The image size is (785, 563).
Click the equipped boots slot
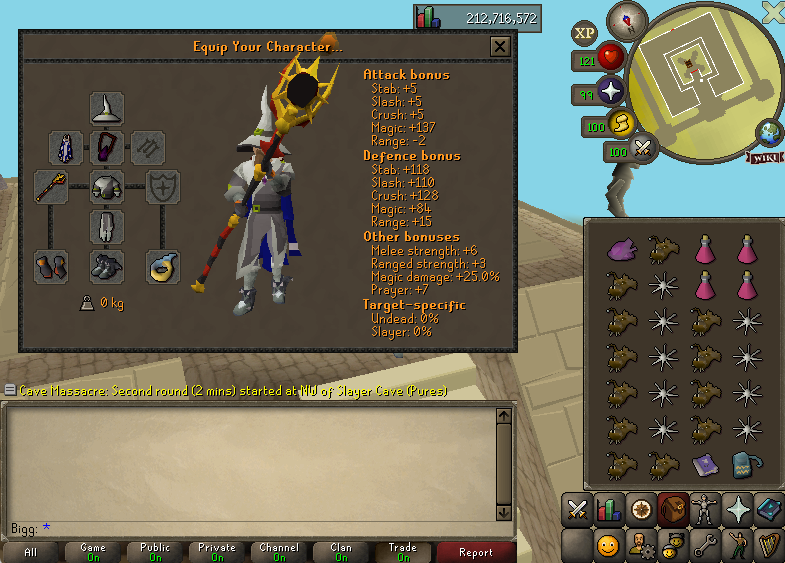(107, 267)
